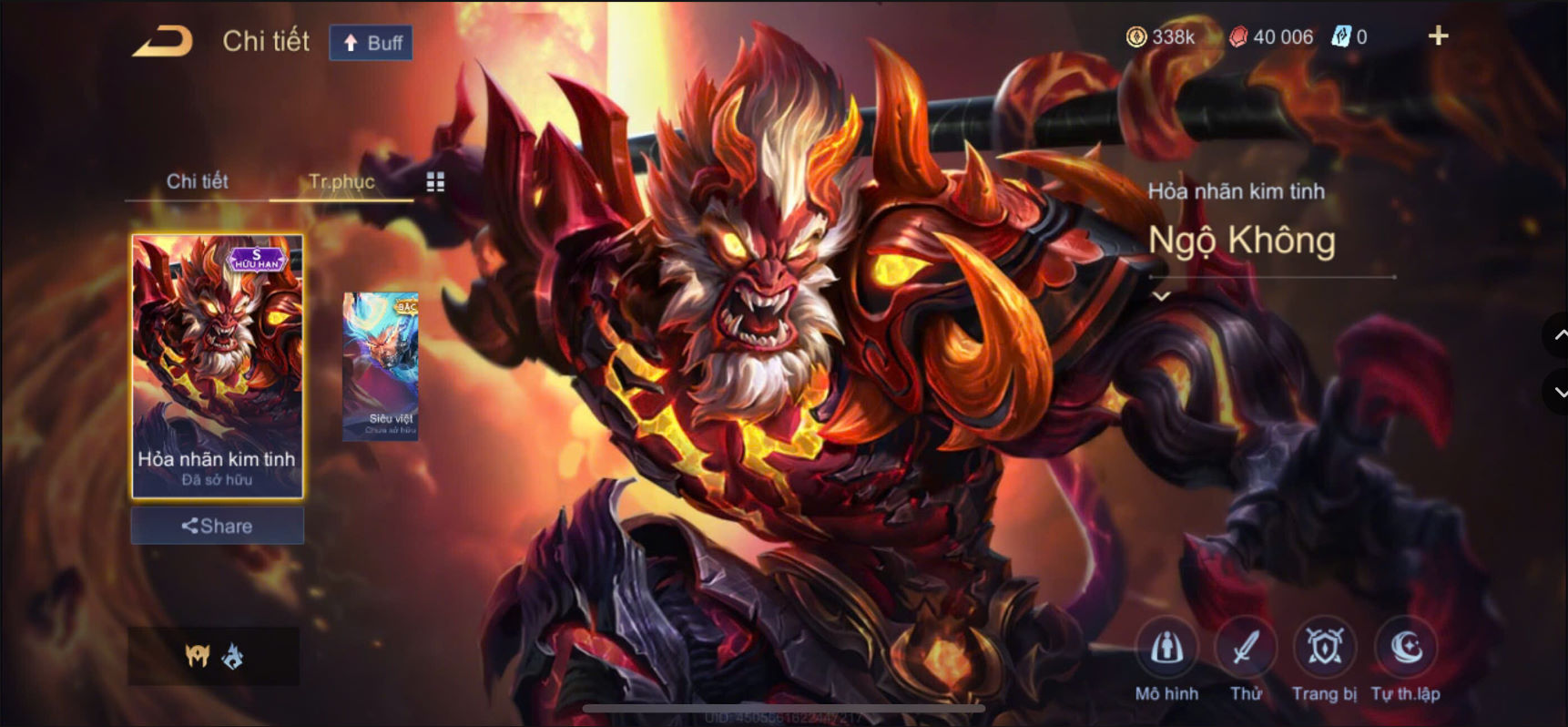Toggle the grid view layout icon

[x=435, y=181]
